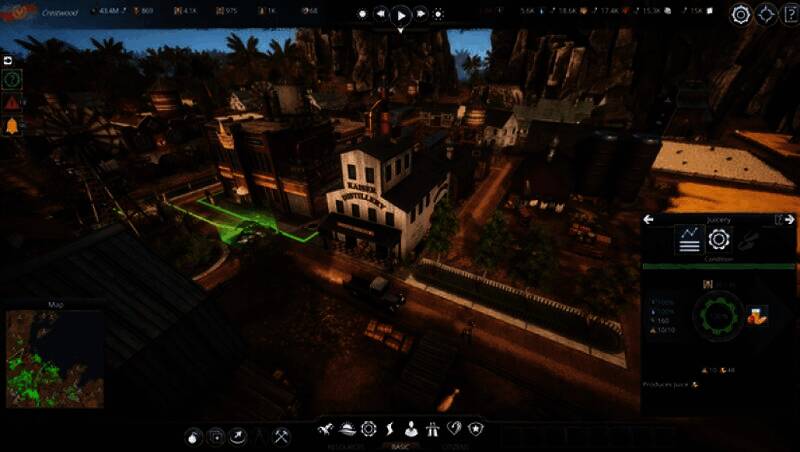Open the road construction category
This screenshot has height=452, width=800.
click(x=433, y=429)
